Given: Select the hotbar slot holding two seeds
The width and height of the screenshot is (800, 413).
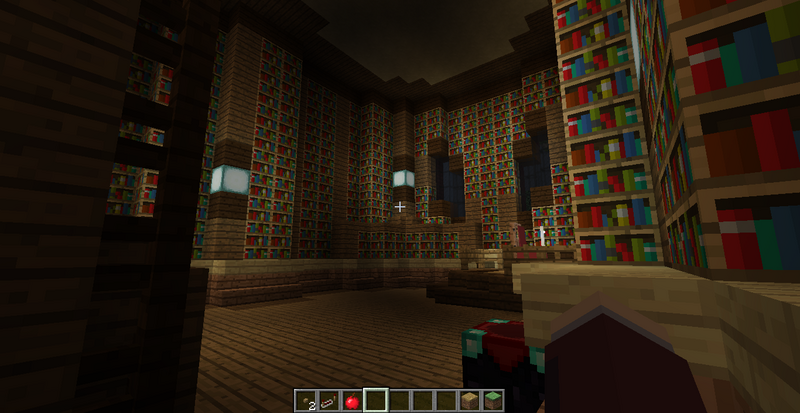Looking at the screenshot, I should 305,400.
